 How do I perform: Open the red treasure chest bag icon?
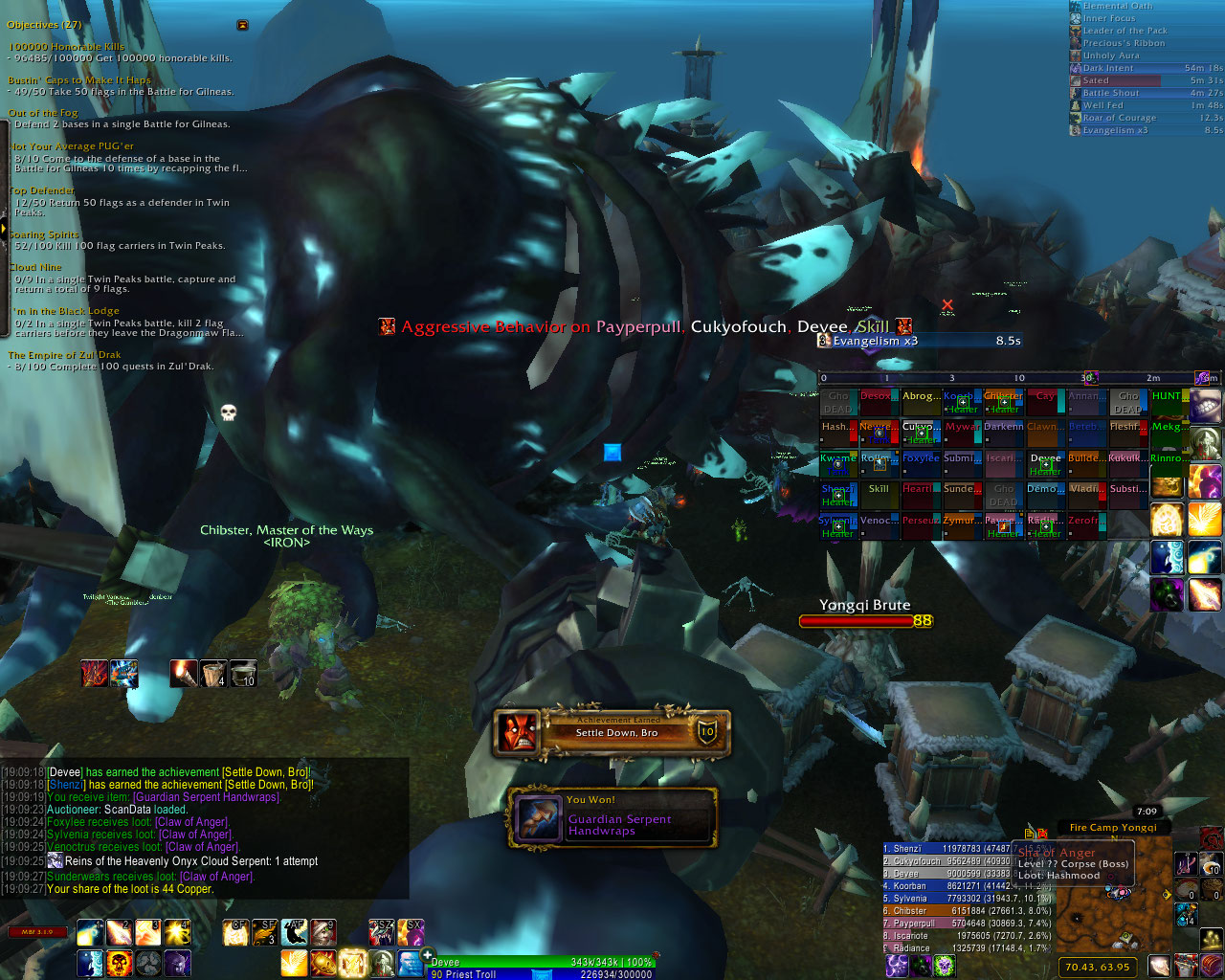1212,963
